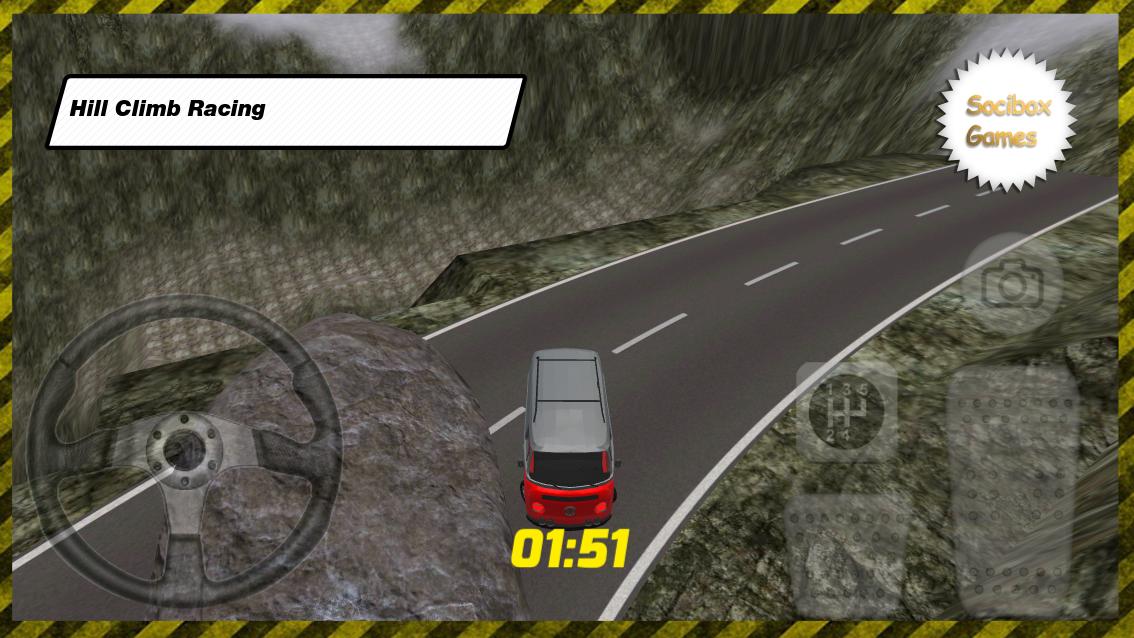Viewport: 1134px width, 638px height.
Task: Tap the camera view button
Action: coord(1012,286)
